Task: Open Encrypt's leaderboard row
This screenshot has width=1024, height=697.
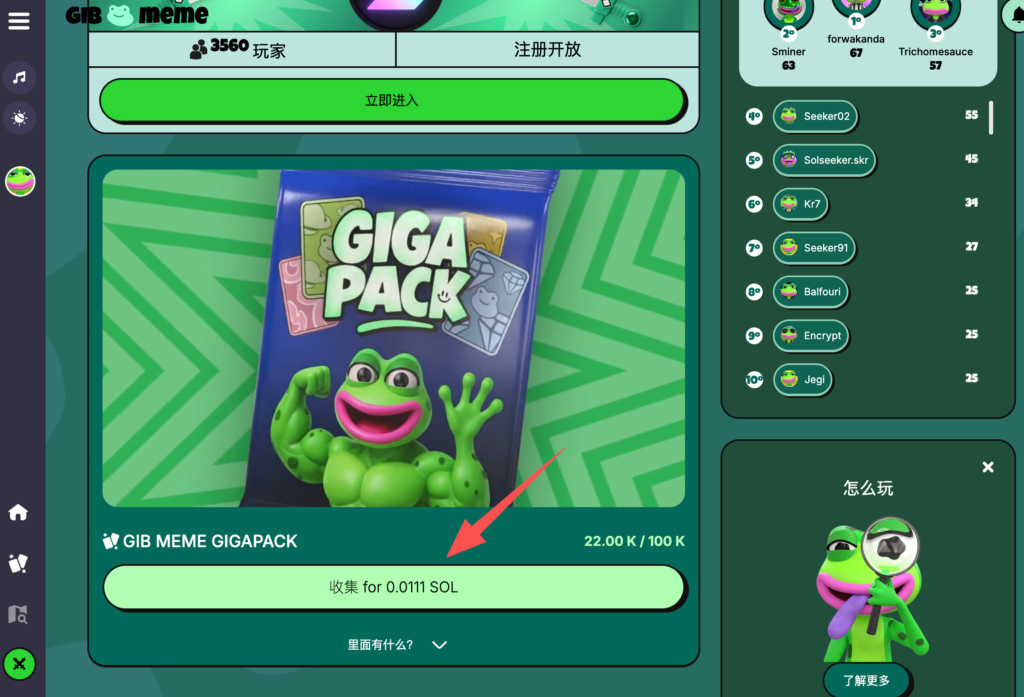Action: click(811, 336)
